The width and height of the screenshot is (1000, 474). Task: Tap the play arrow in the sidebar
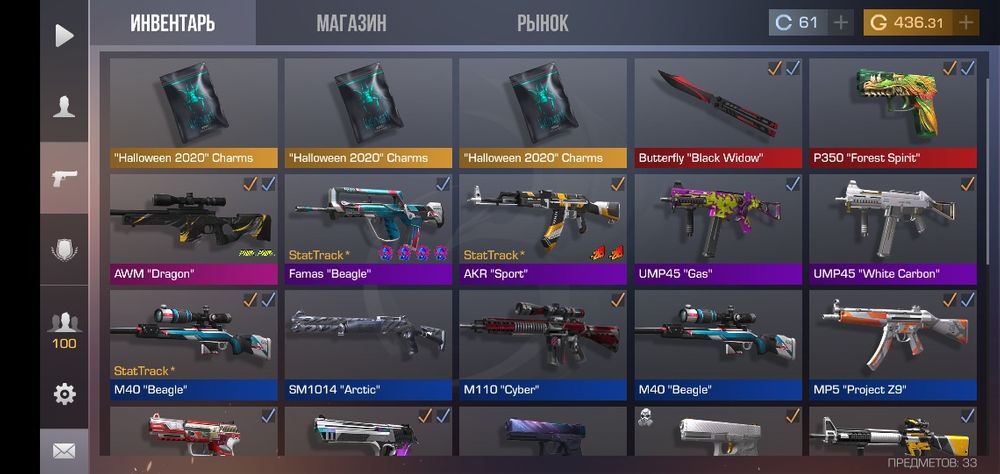[64, 36]
